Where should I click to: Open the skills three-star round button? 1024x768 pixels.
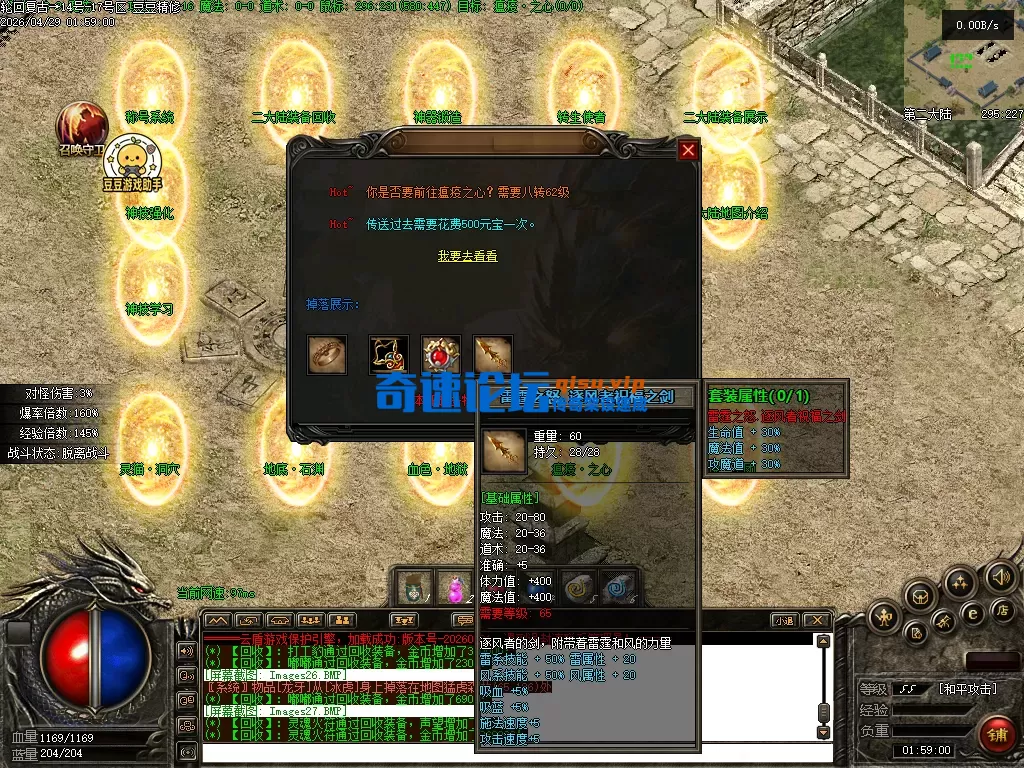[x=960, y=583]
